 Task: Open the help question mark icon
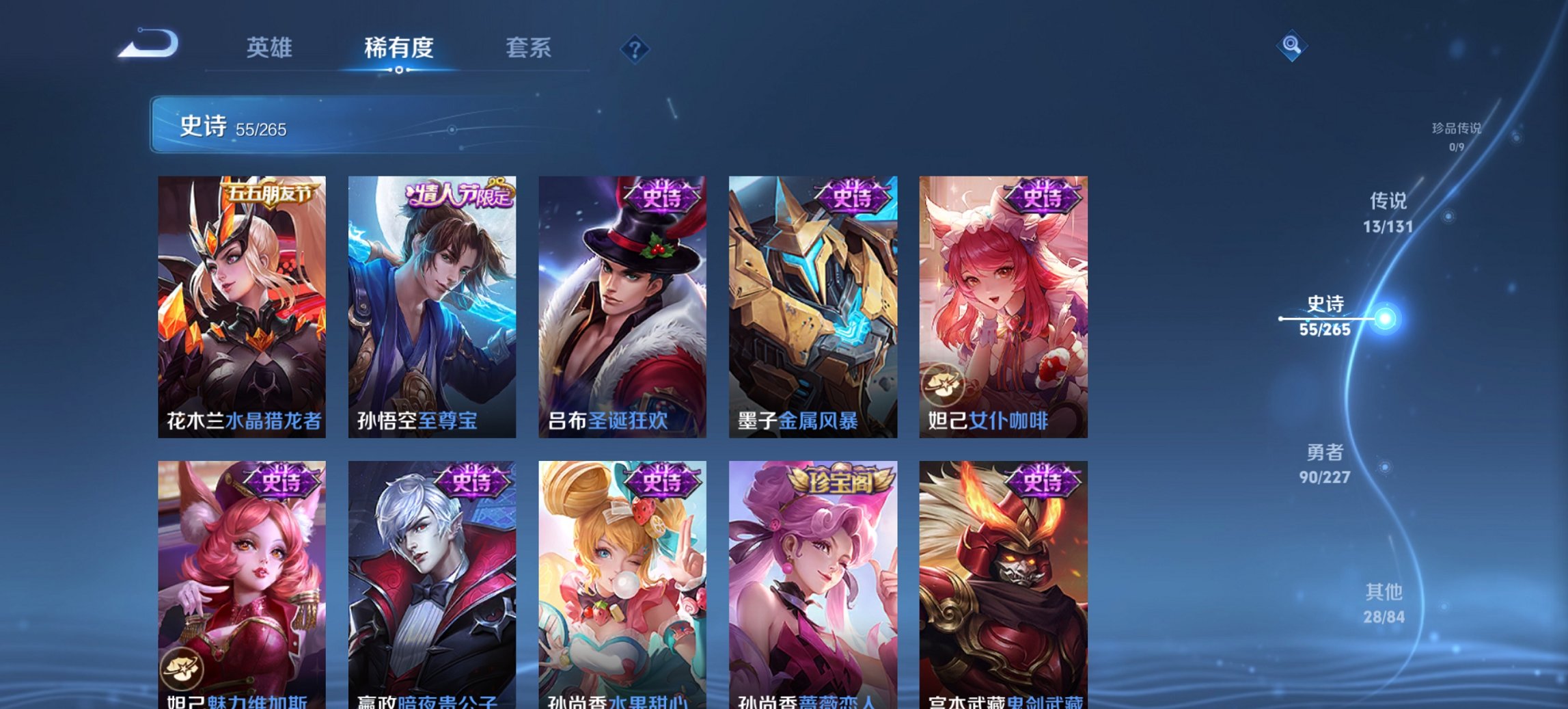pyautogui.click(x=635, y=49)
